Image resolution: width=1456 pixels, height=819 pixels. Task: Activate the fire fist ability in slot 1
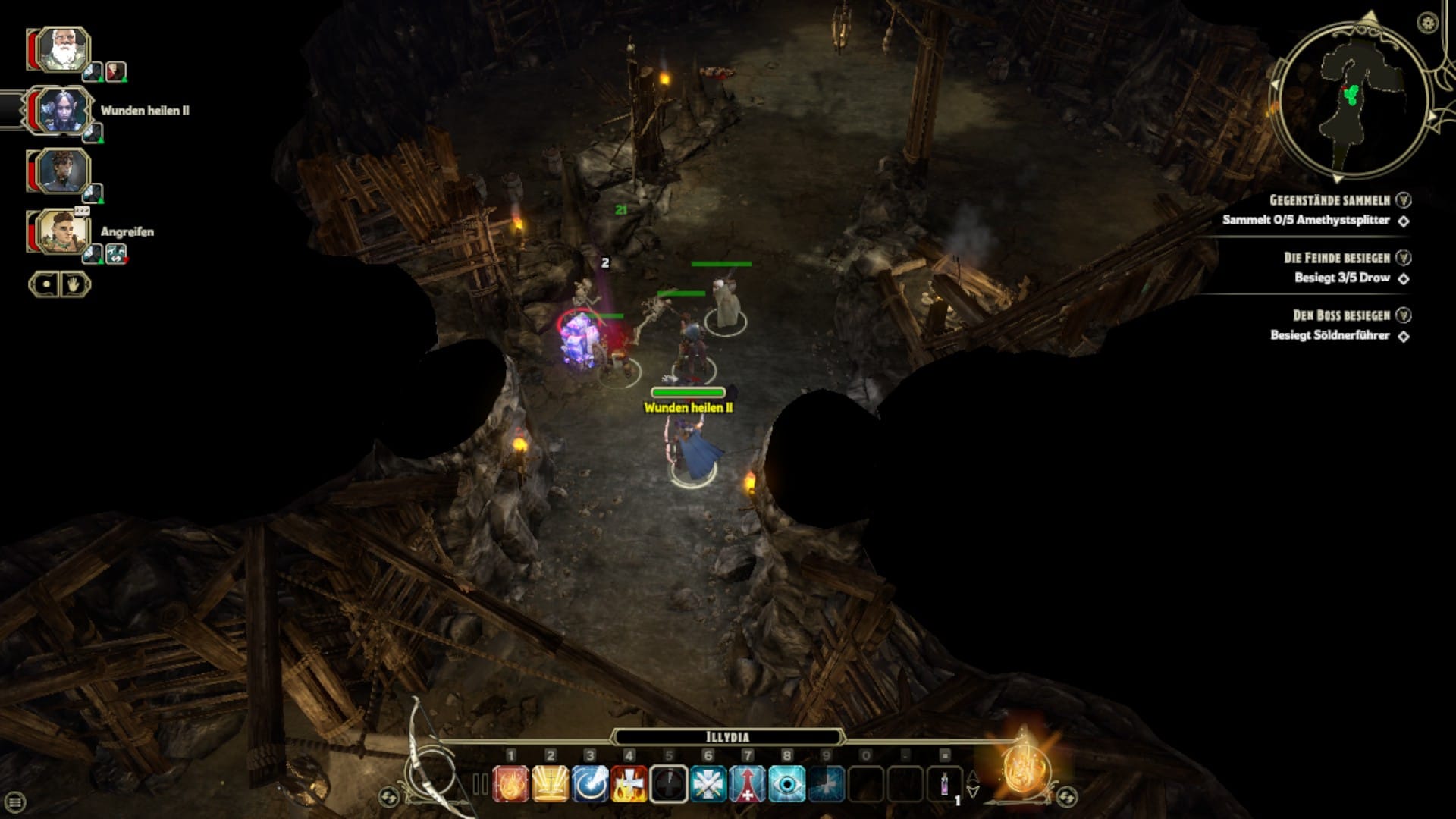coord(511,784)
